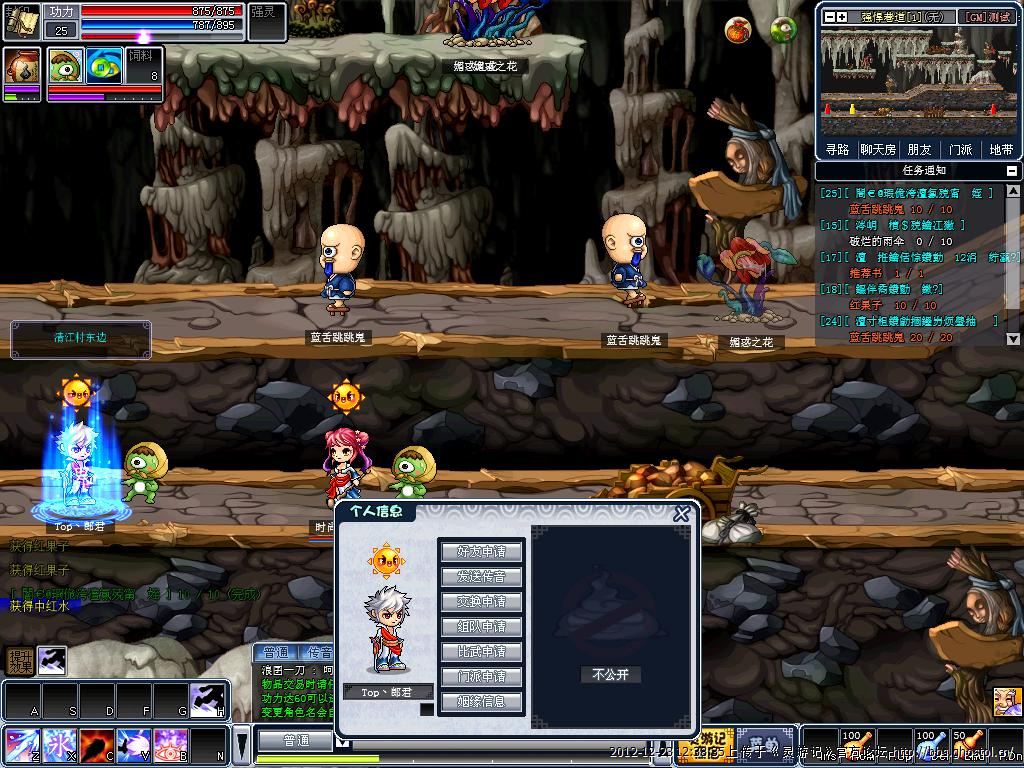
Task: Zoom in the minimap with the plus button
Action: tap(842, 17)
